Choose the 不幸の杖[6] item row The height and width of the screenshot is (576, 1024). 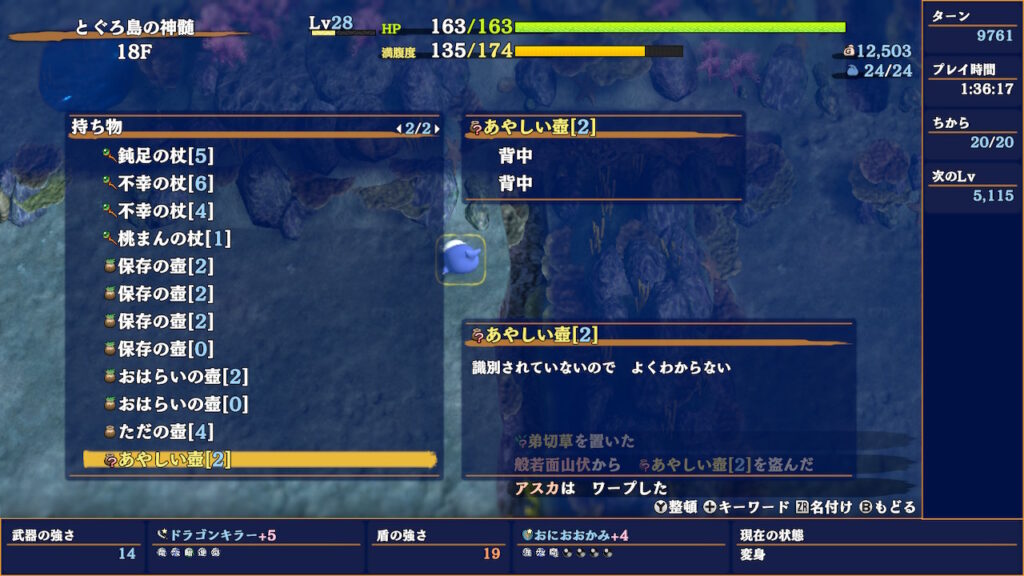click(x=166, y=184)
